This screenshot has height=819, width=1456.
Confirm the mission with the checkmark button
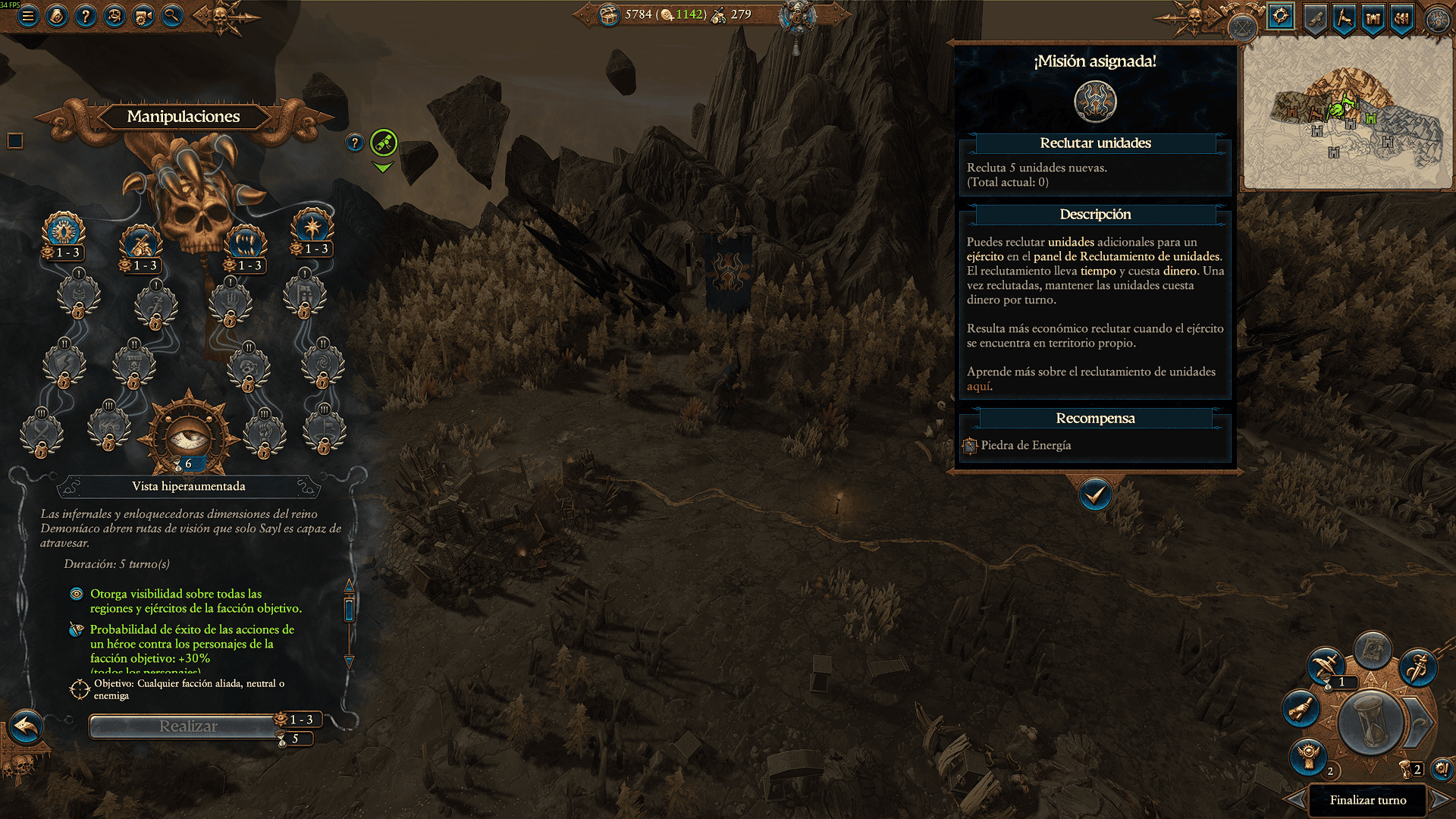pyautogui.click(x=1095, y=495)
